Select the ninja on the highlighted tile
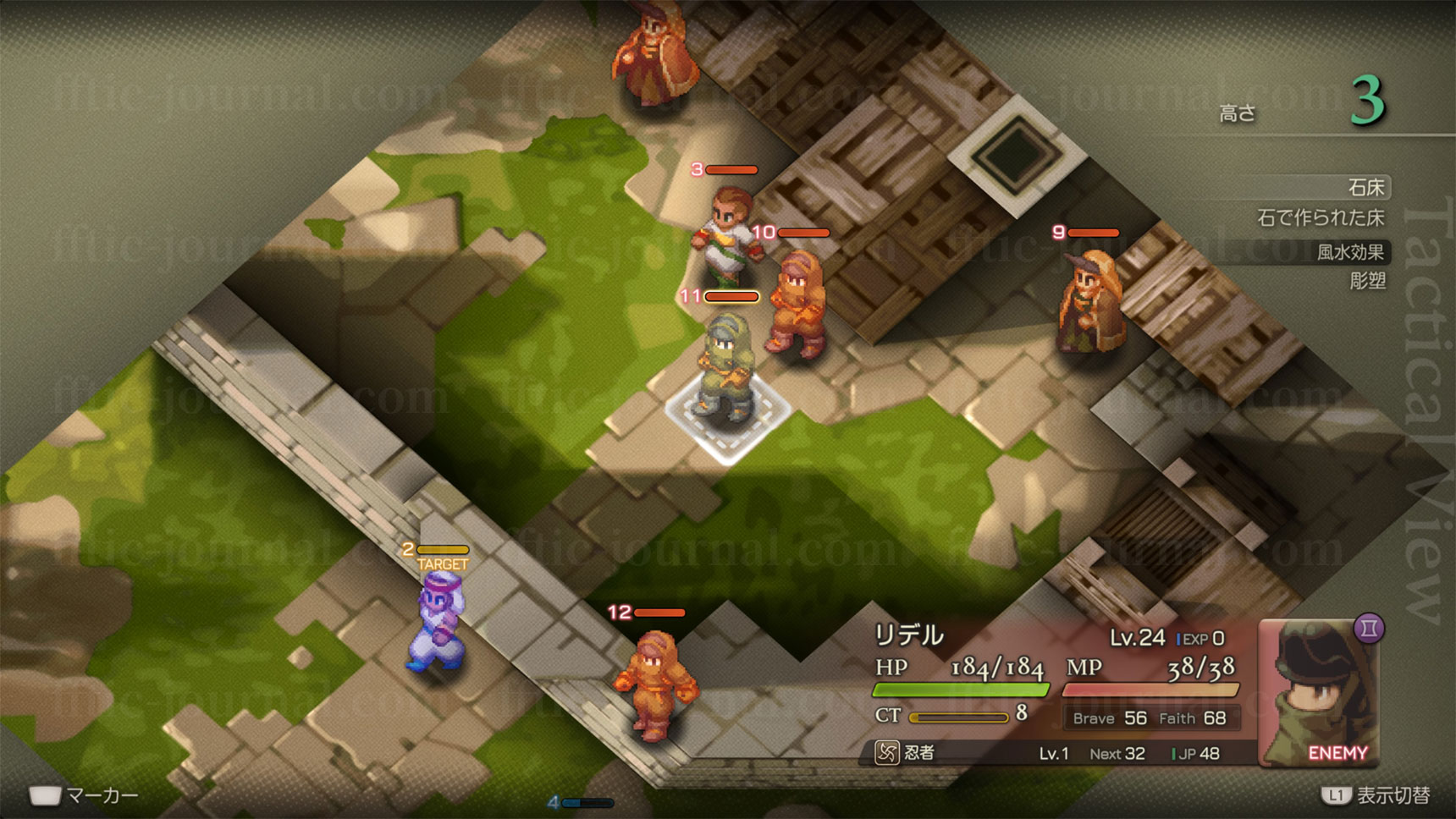 726,368
